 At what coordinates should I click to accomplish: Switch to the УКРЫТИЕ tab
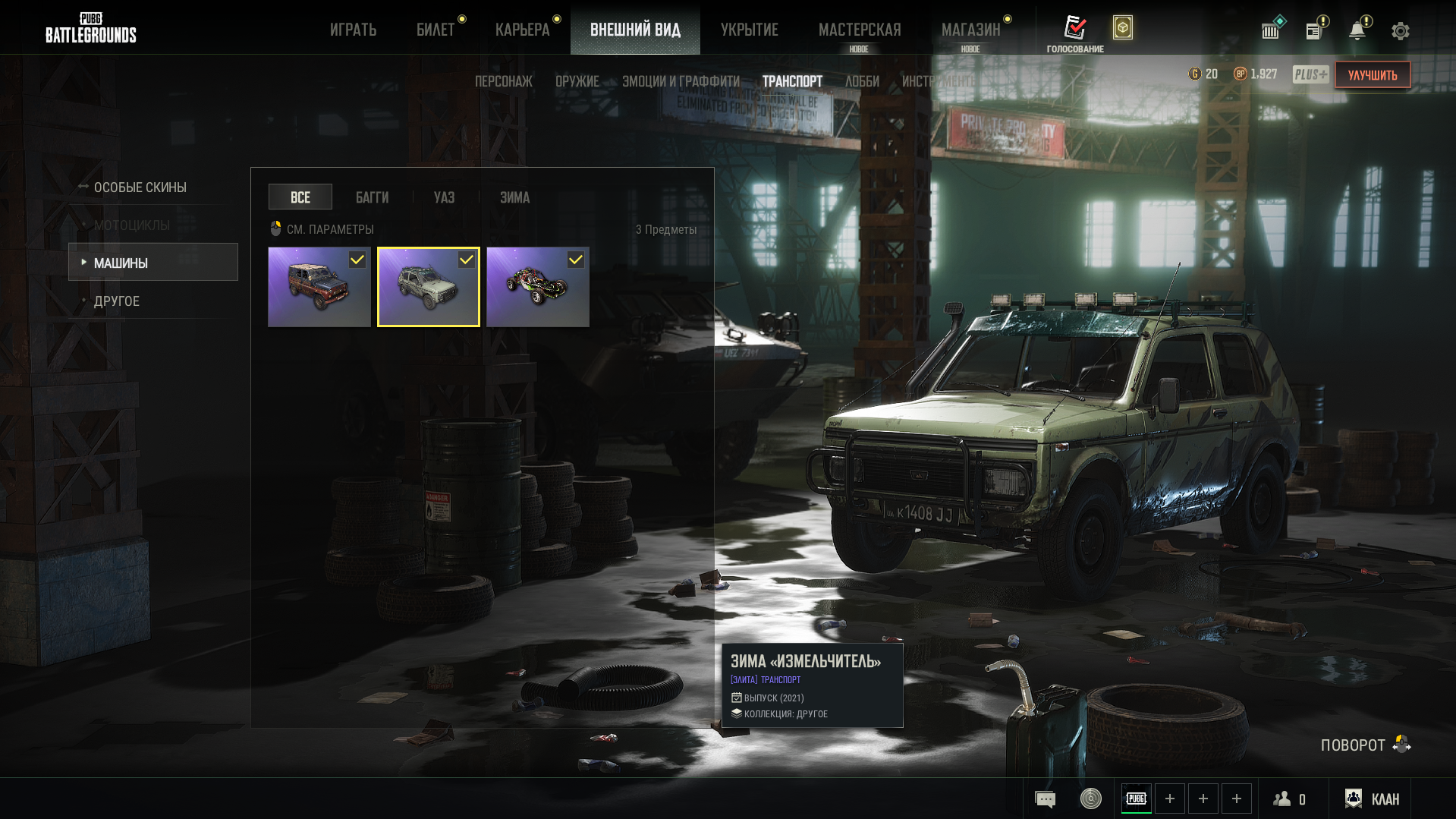tap(749, 30)
